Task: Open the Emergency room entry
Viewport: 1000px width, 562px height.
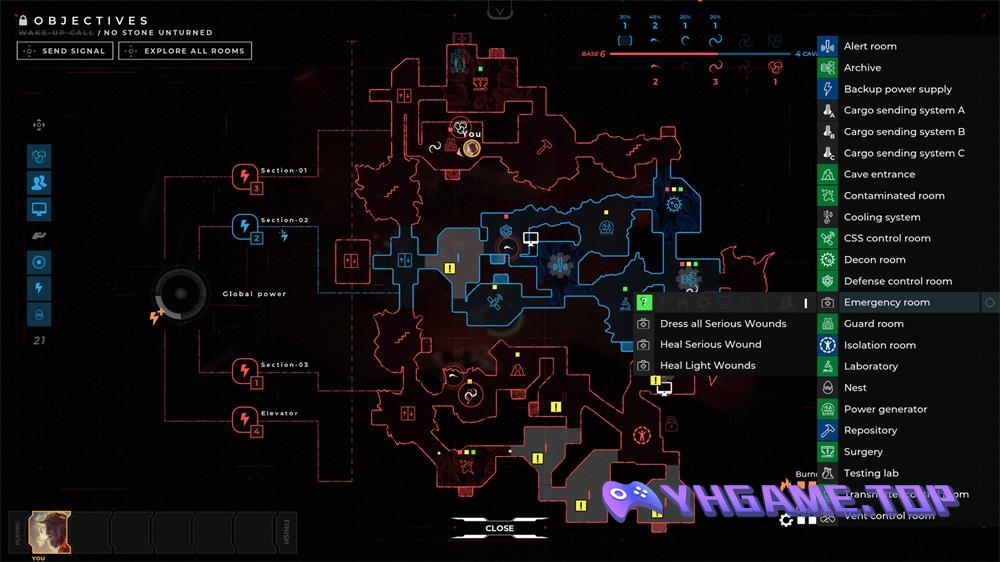Action: tap(886, 302)
